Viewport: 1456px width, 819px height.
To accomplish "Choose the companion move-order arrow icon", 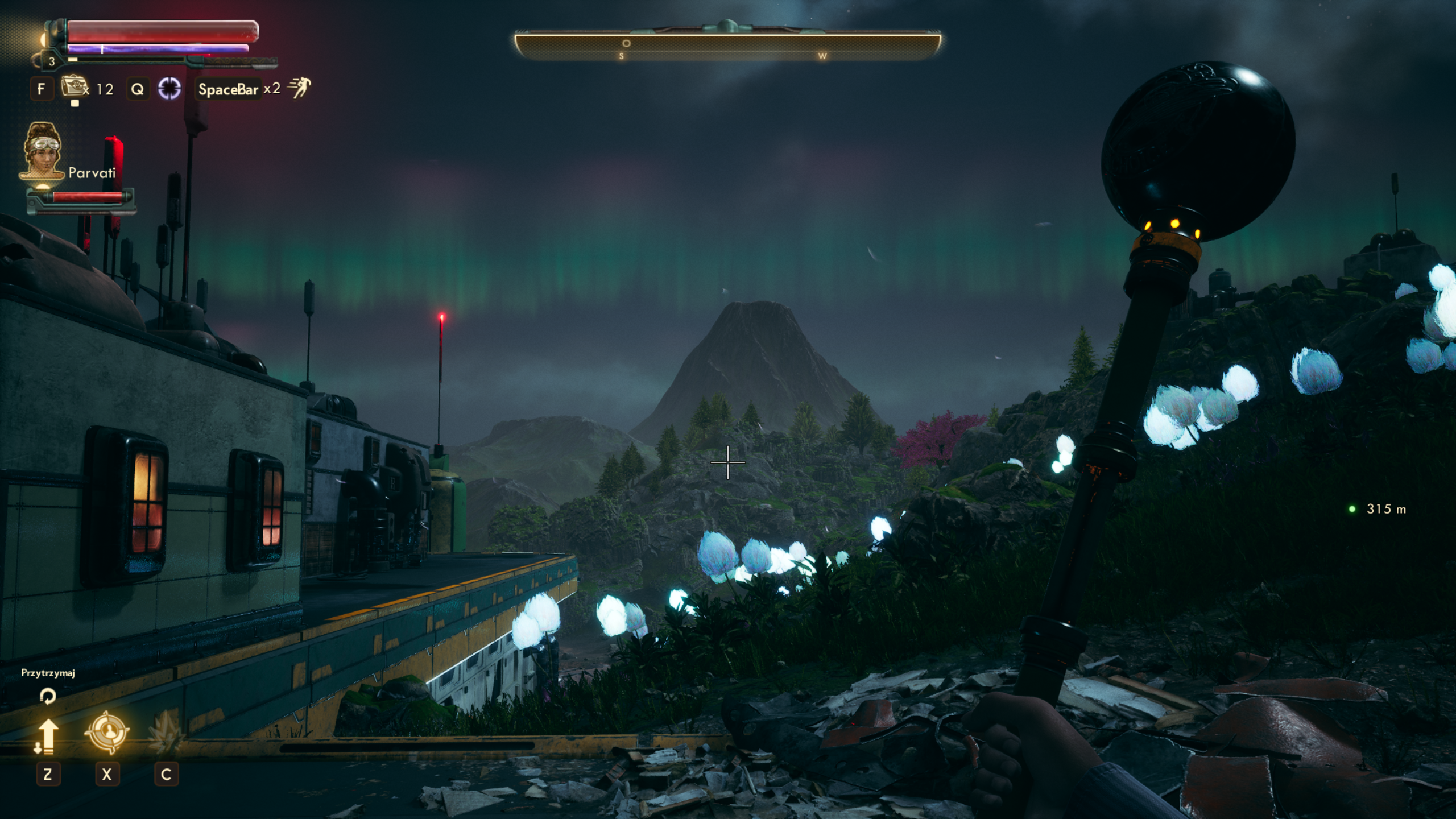I will [47, 735].
